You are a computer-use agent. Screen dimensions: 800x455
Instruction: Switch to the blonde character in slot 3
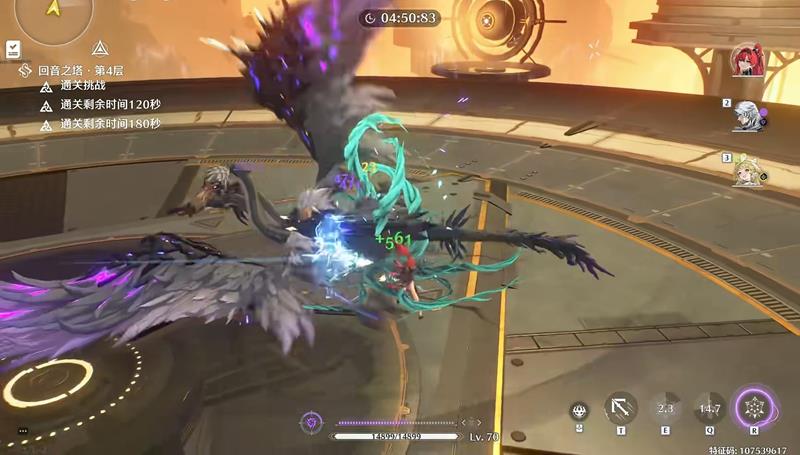pyautogui.click(x=746, y=171)
